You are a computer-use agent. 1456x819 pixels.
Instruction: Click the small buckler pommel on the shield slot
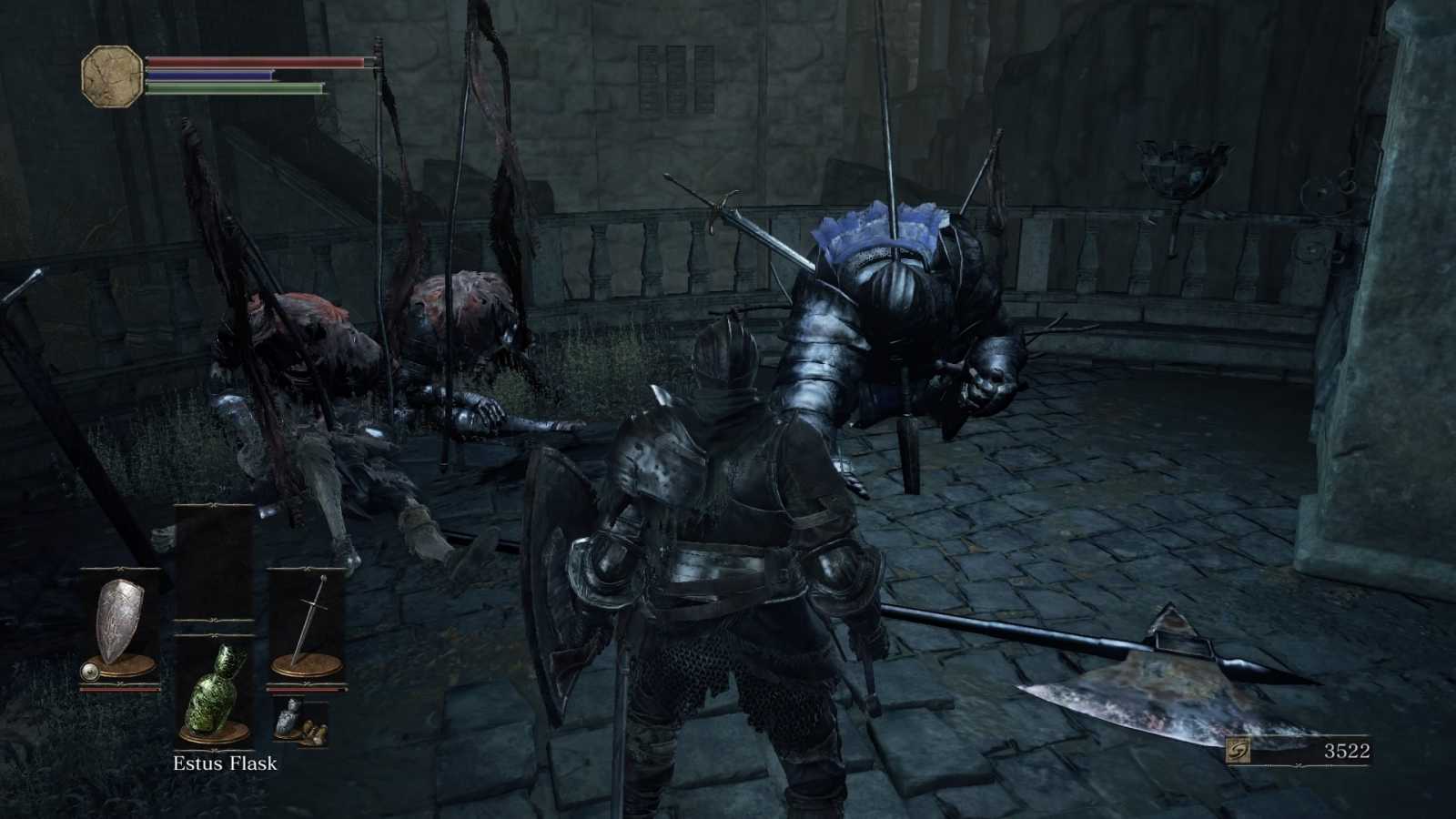[90, 670]
